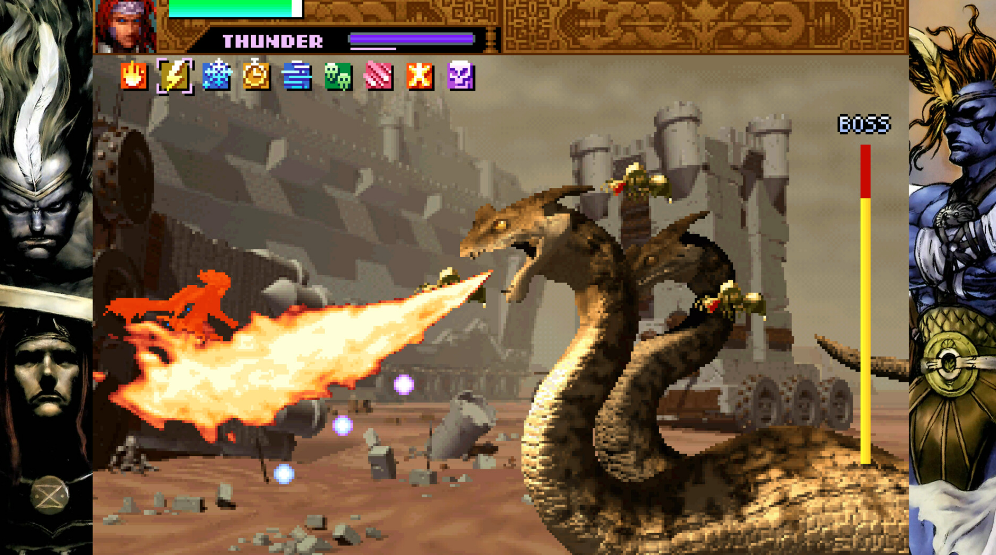Pick the stopwatch time spell icon

click(257, 76)
